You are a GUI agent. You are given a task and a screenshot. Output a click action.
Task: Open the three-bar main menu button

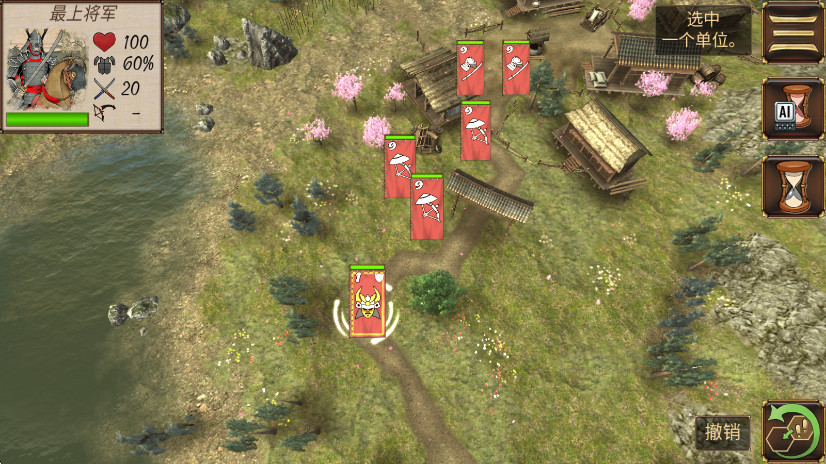pos(791,32)
